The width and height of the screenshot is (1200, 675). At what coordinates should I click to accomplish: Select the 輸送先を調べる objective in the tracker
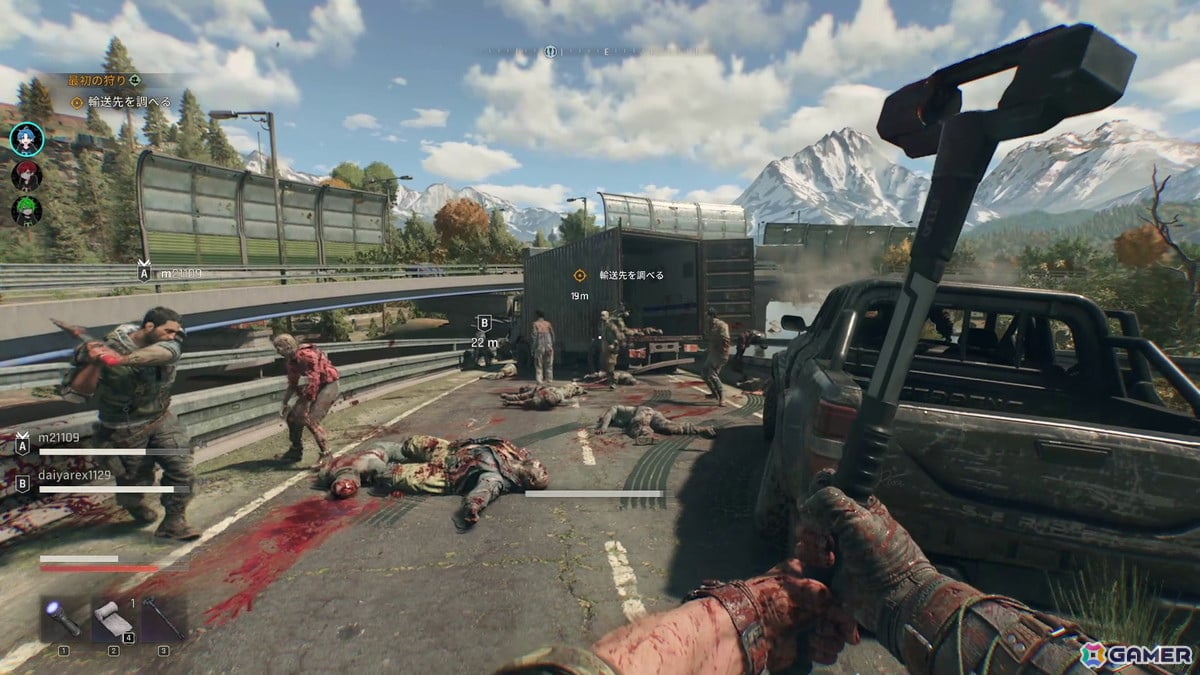tap(123, 102)
